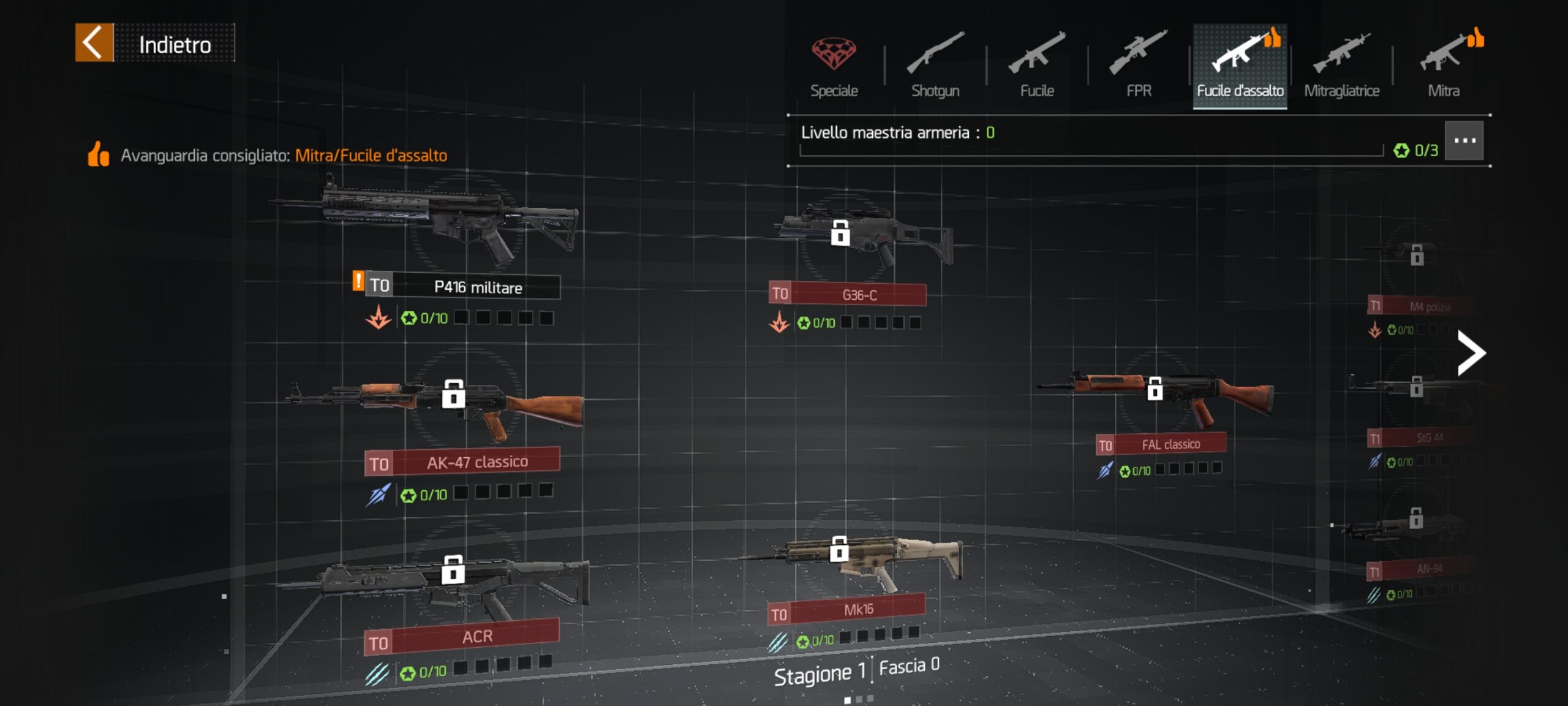Go back with the Indietro button
1568x706 pixels.
click(x=154, y=43)
